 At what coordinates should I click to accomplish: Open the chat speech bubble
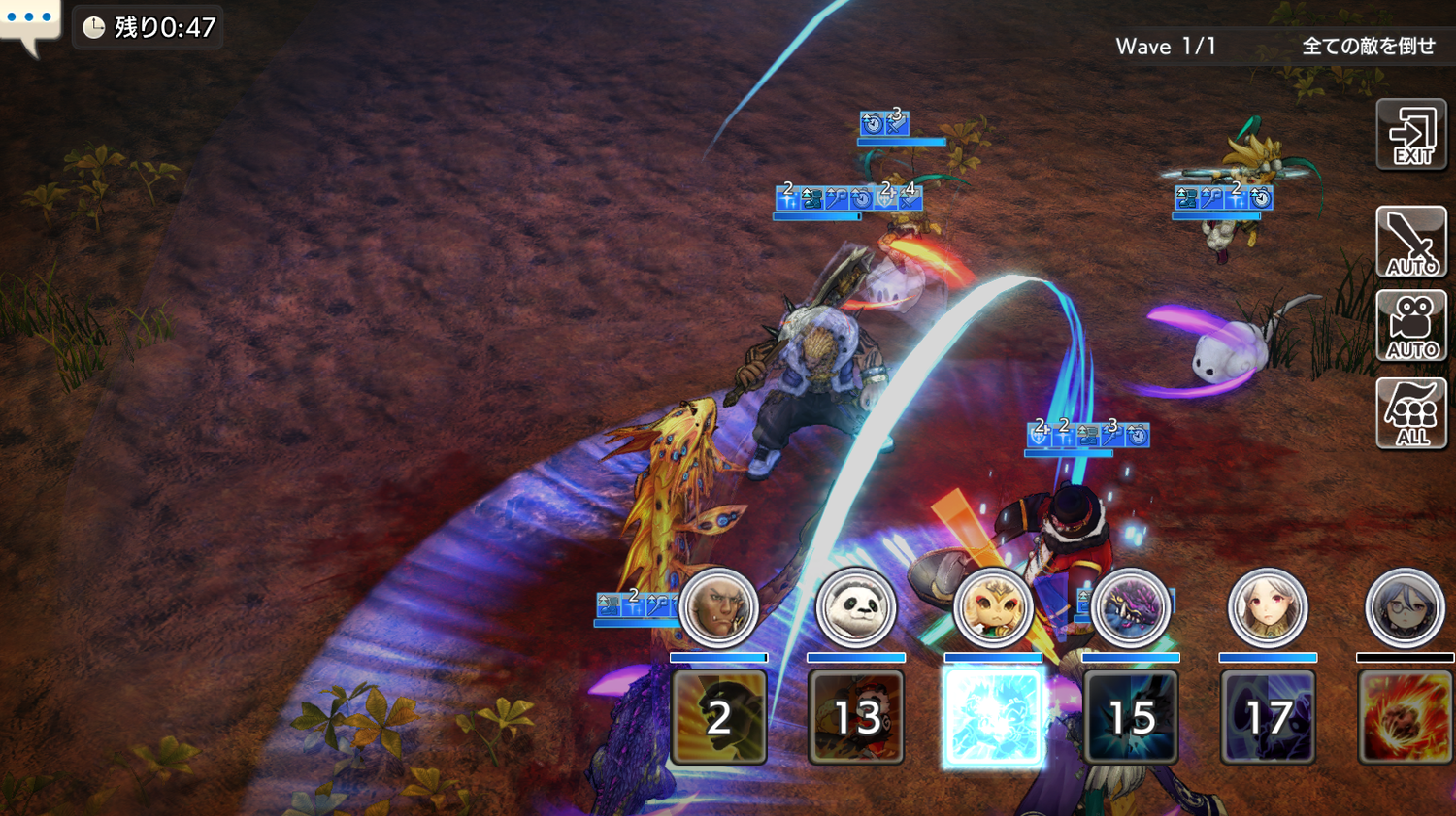coord(29,21)
